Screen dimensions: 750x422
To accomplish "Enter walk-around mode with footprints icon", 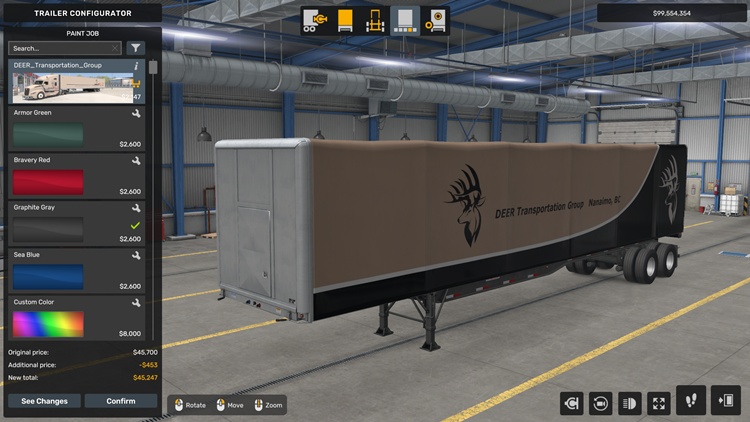I will (691, 401).
